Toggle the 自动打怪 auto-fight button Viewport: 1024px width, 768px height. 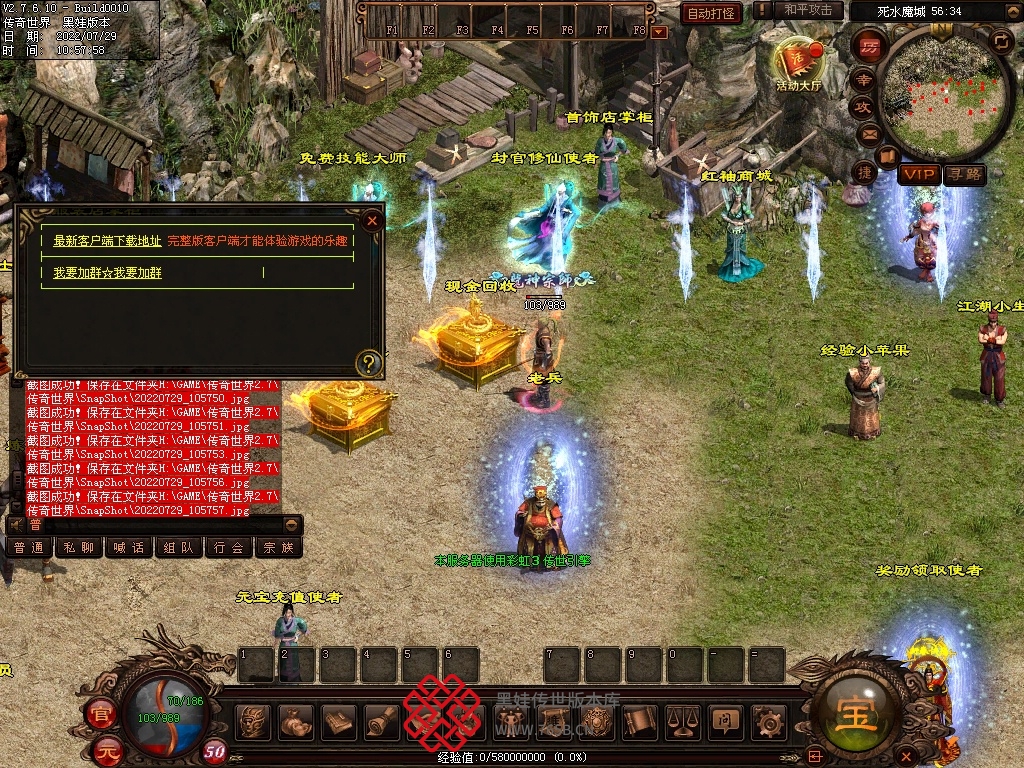[711, 13]
